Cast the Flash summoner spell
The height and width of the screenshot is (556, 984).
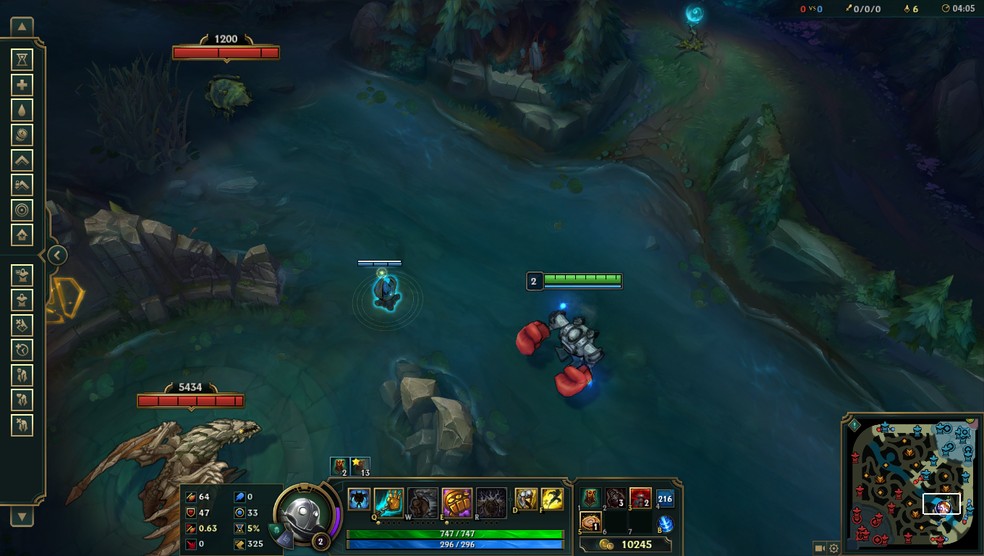[x=552, y=500]
